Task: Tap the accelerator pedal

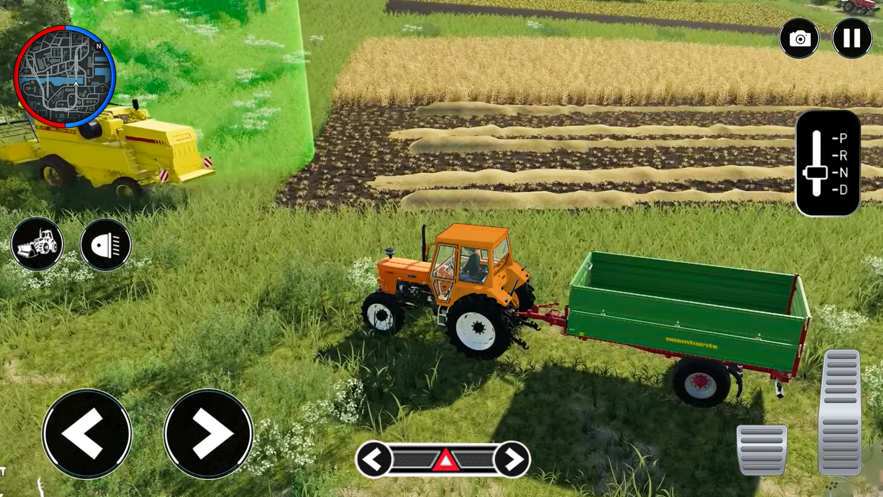Action: click(840, 412)
